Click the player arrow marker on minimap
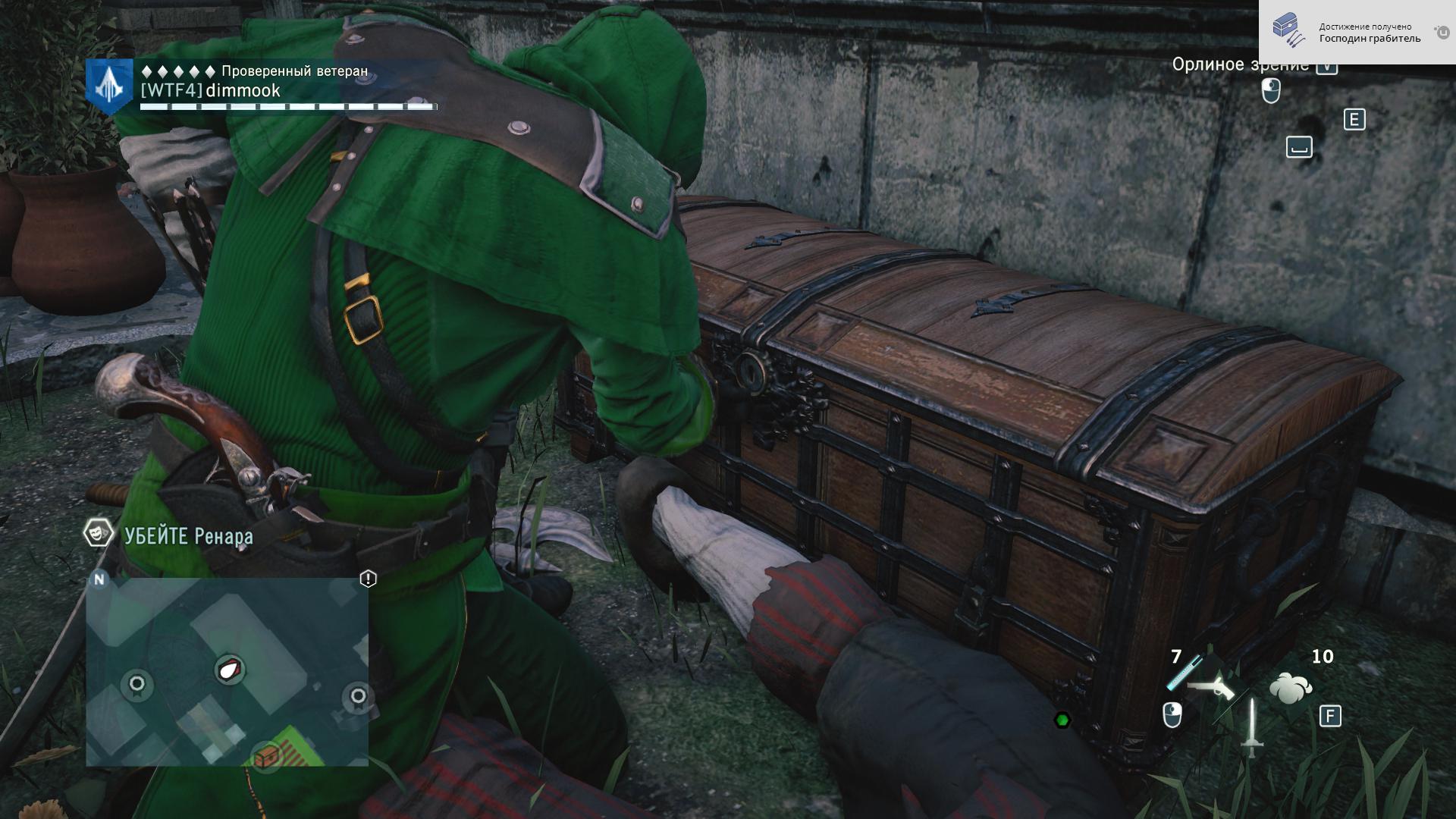 [x=229, y=670]
